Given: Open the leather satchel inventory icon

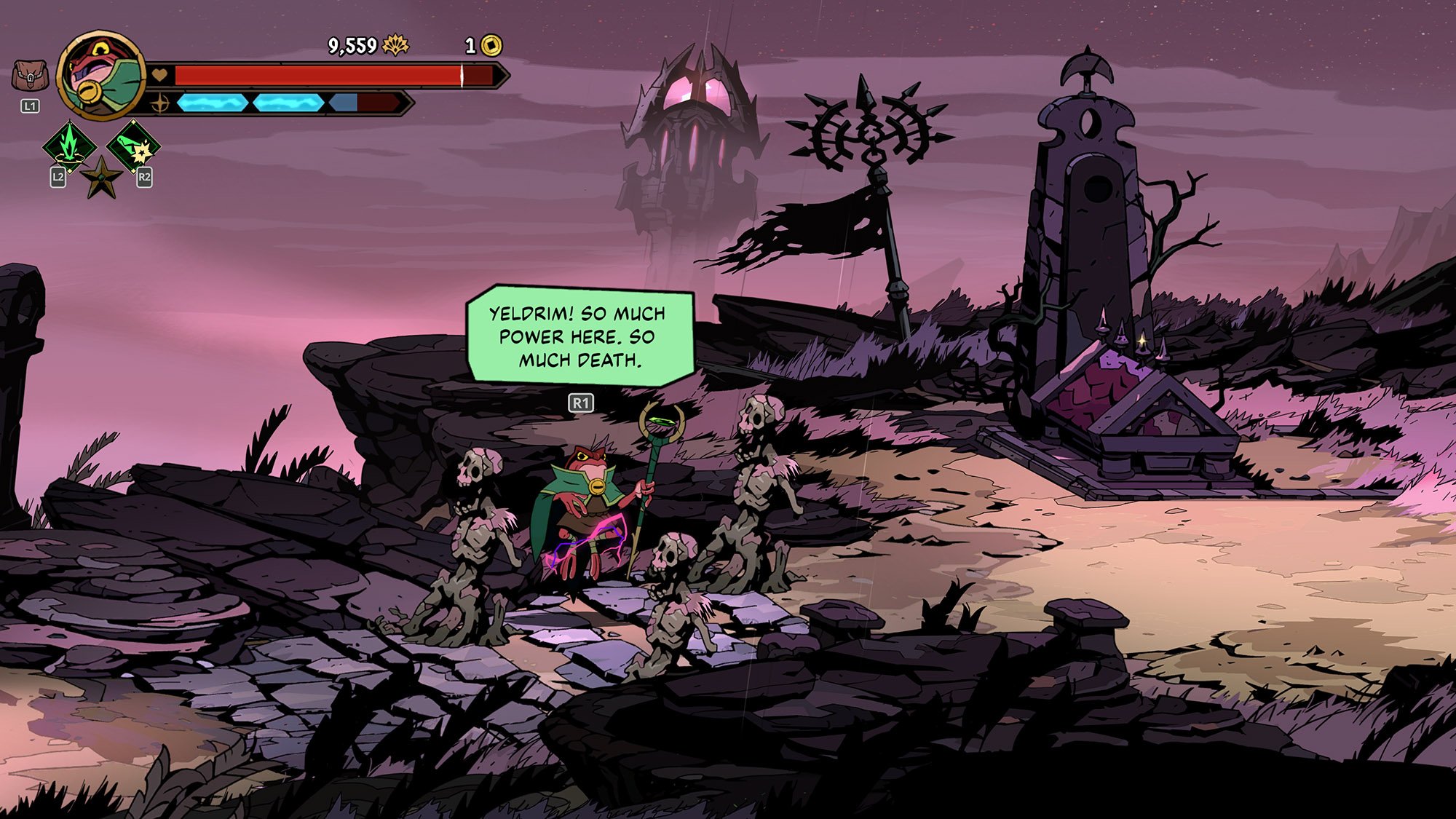Looking at the screenshot, I should (x=30, y=76).
